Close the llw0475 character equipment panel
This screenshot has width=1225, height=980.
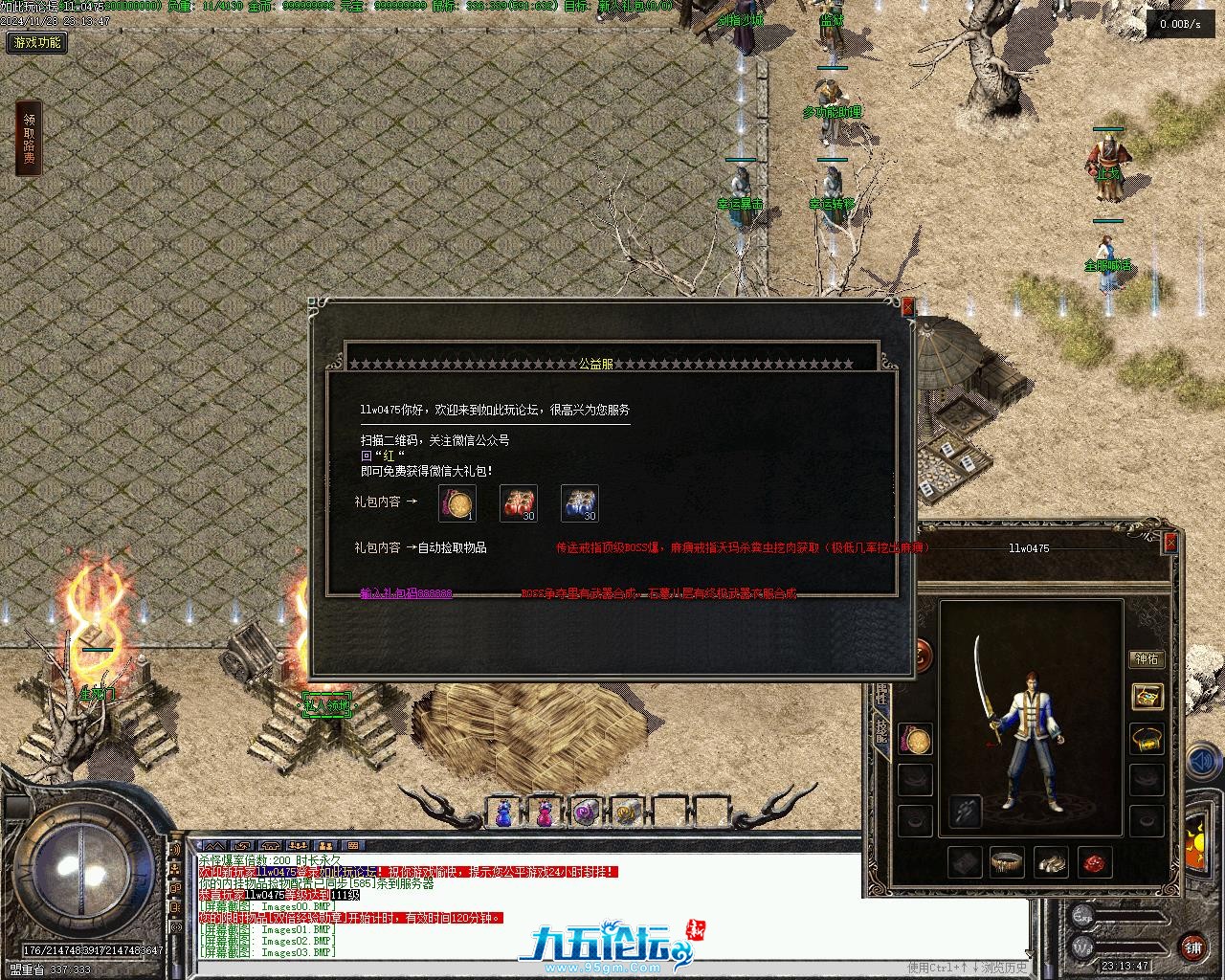(x=1169, y=543)
